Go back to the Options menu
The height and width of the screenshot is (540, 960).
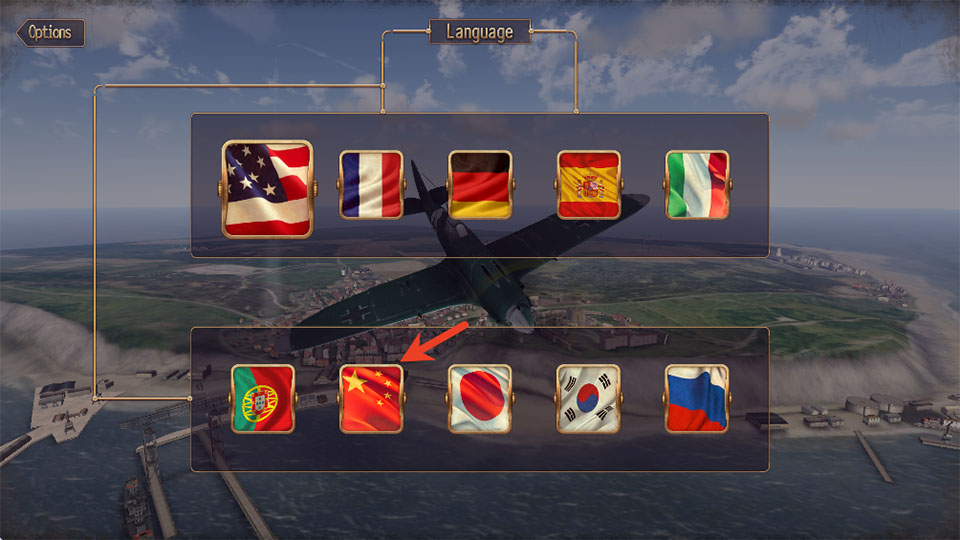(x=50, y=33)
